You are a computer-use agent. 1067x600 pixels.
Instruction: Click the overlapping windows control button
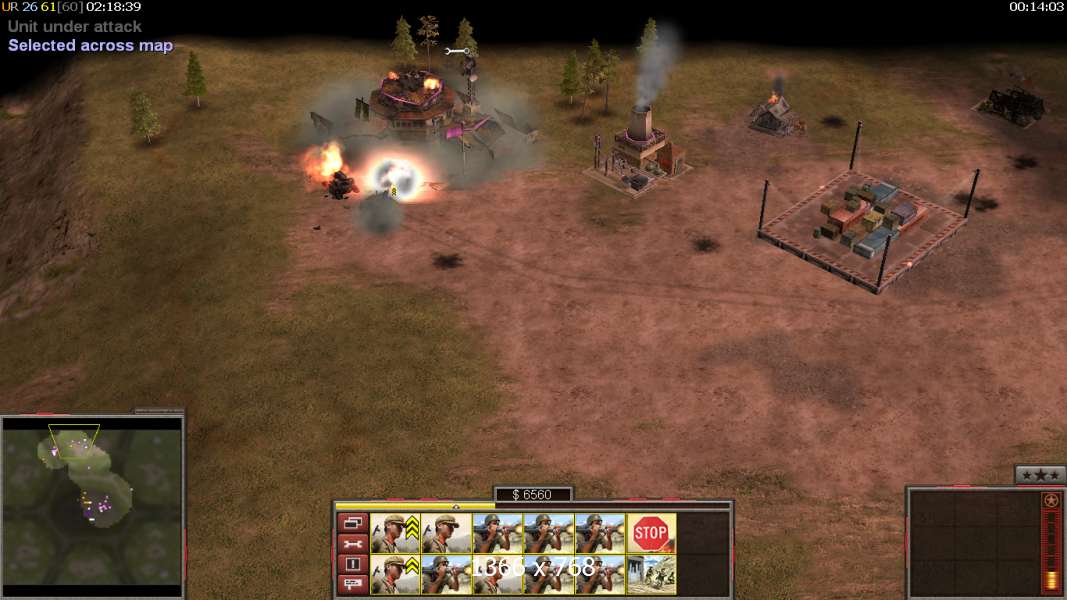352,522
